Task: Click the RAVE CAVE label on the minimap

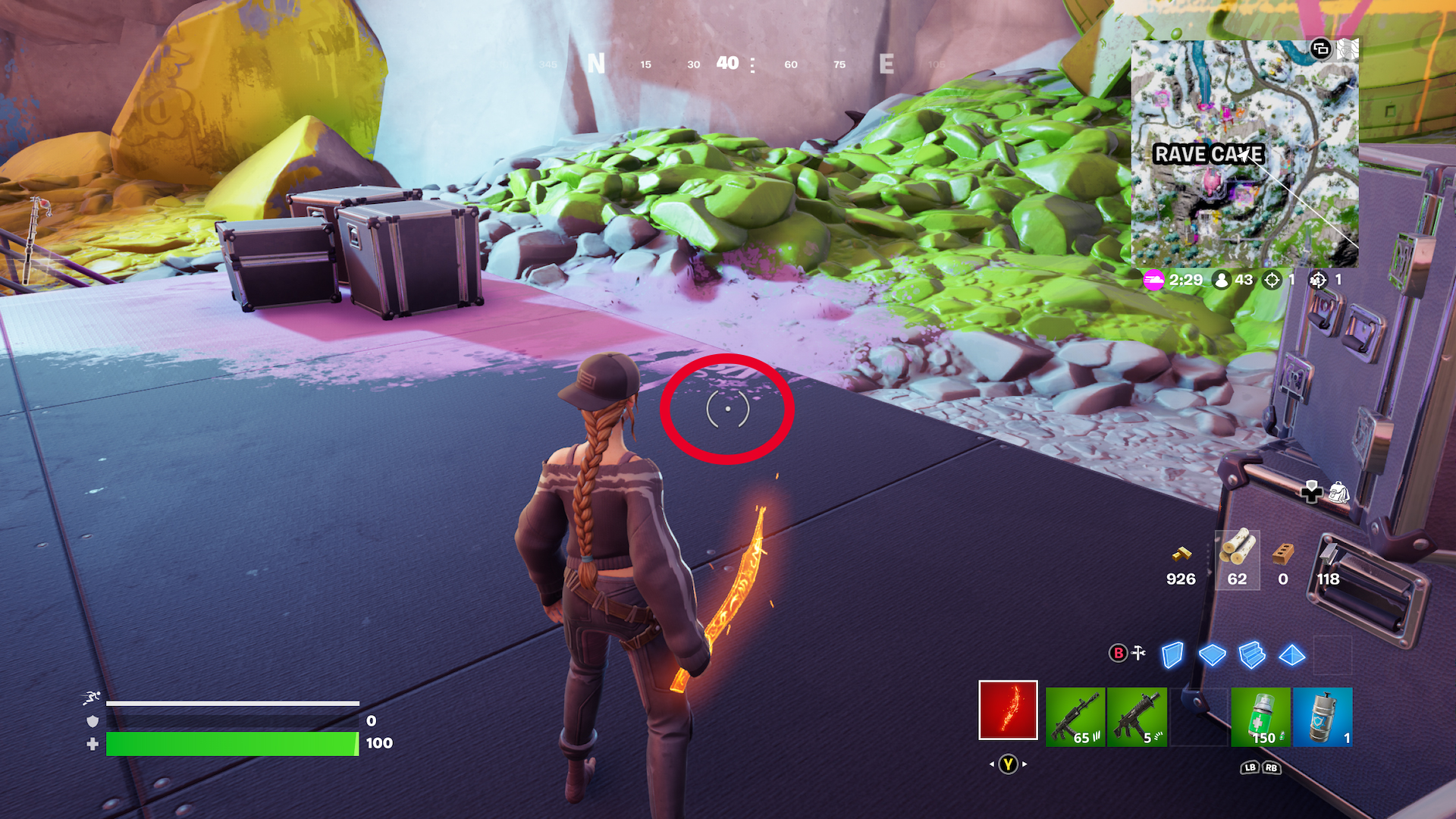Action: tap(1210, 154)
